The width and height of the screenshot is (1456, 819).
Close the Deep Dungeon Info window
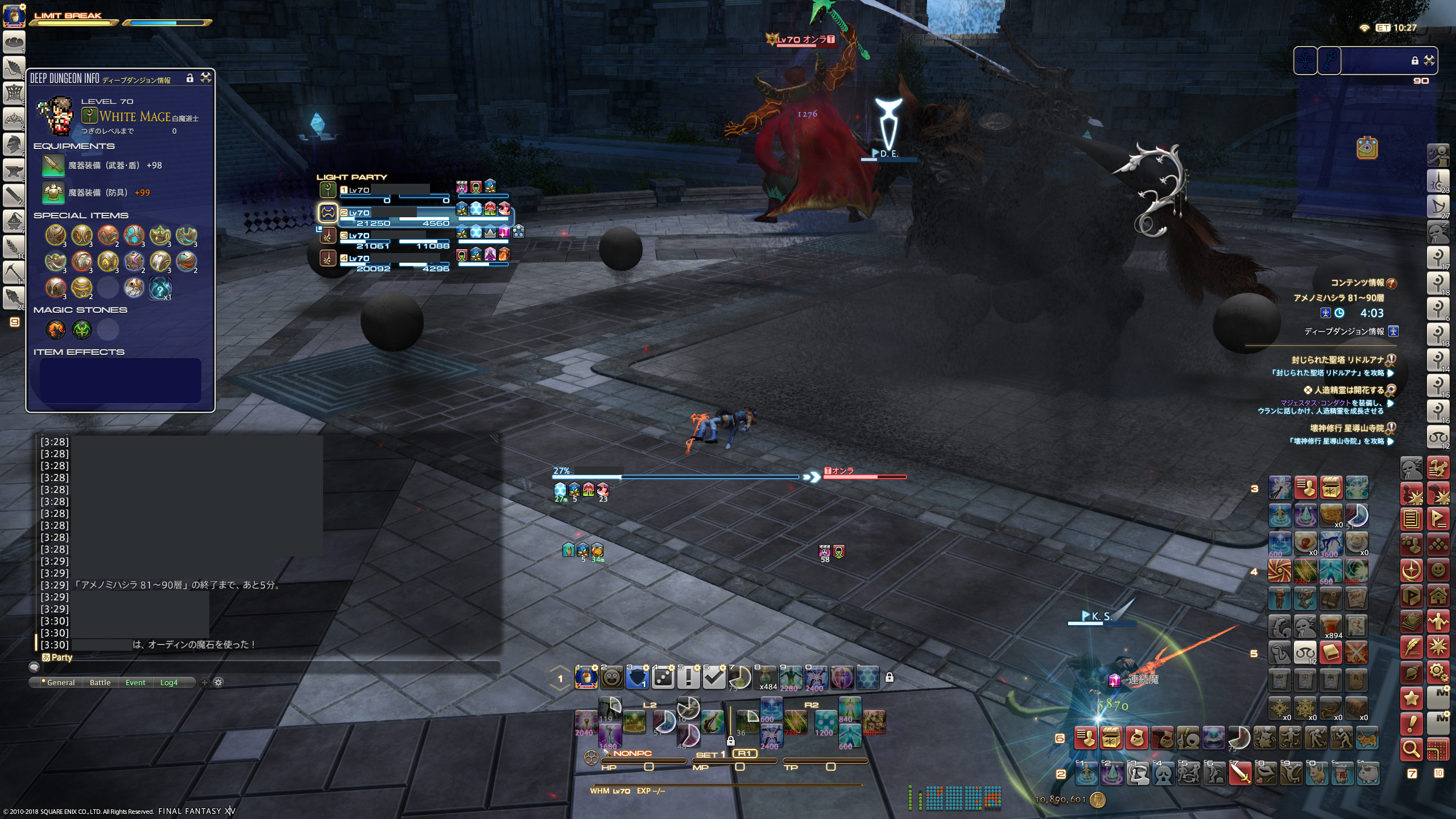206,78
